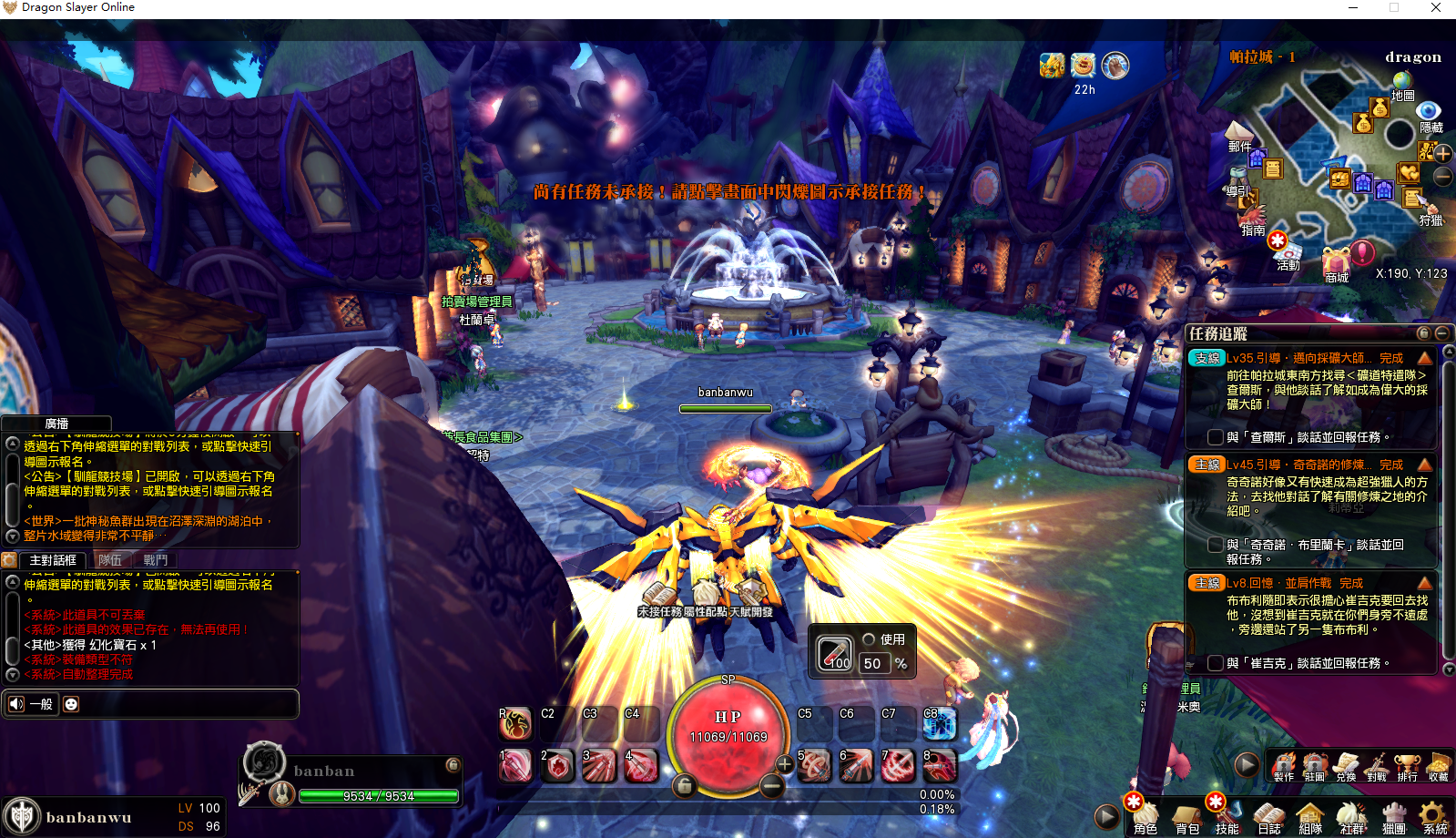Close the Dragon Slayer Online window
This screenshot has height=838, width=1456.
[x=1436, y=8]
